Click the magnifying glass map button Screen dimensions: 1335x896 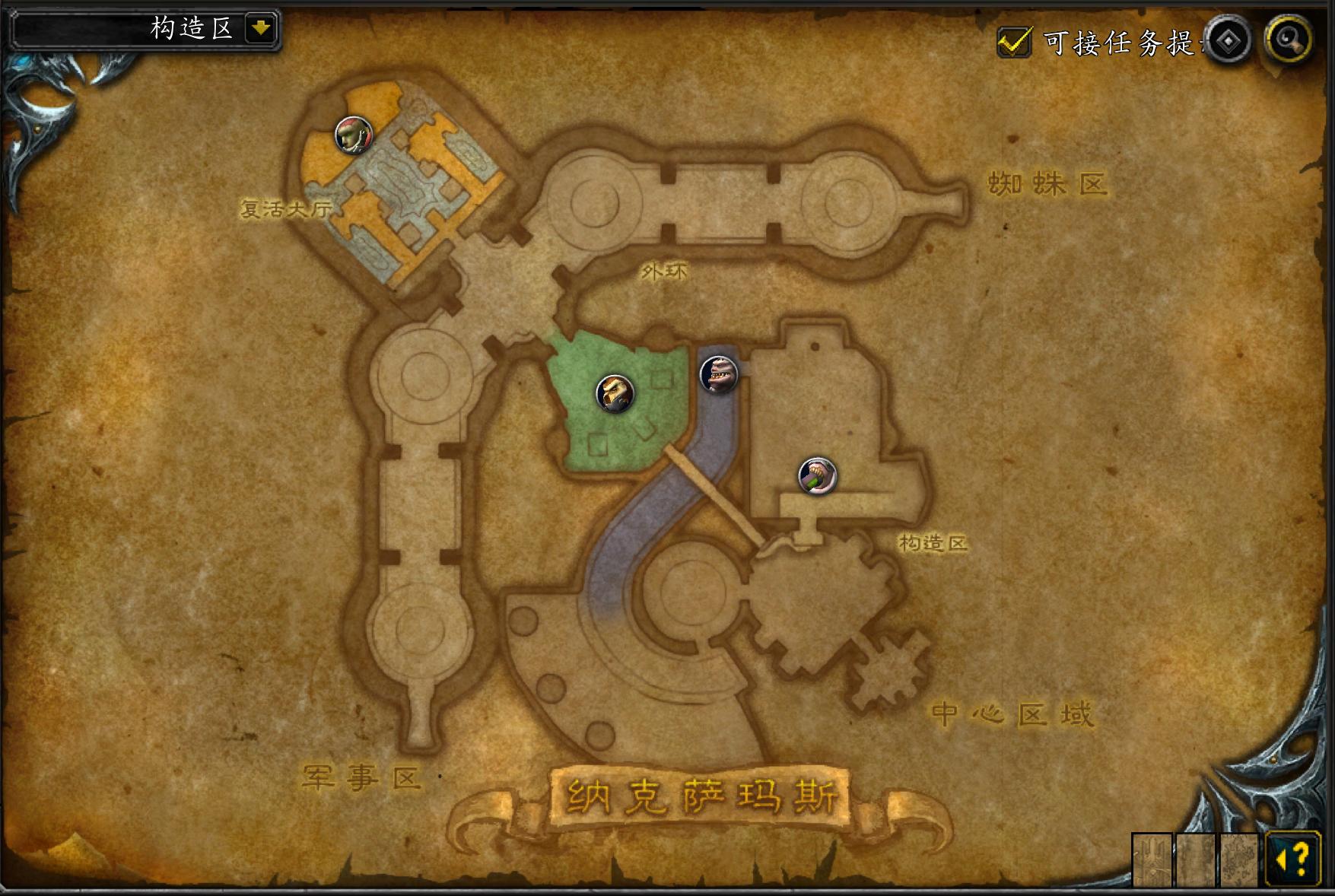click(x=1289, y=40)
